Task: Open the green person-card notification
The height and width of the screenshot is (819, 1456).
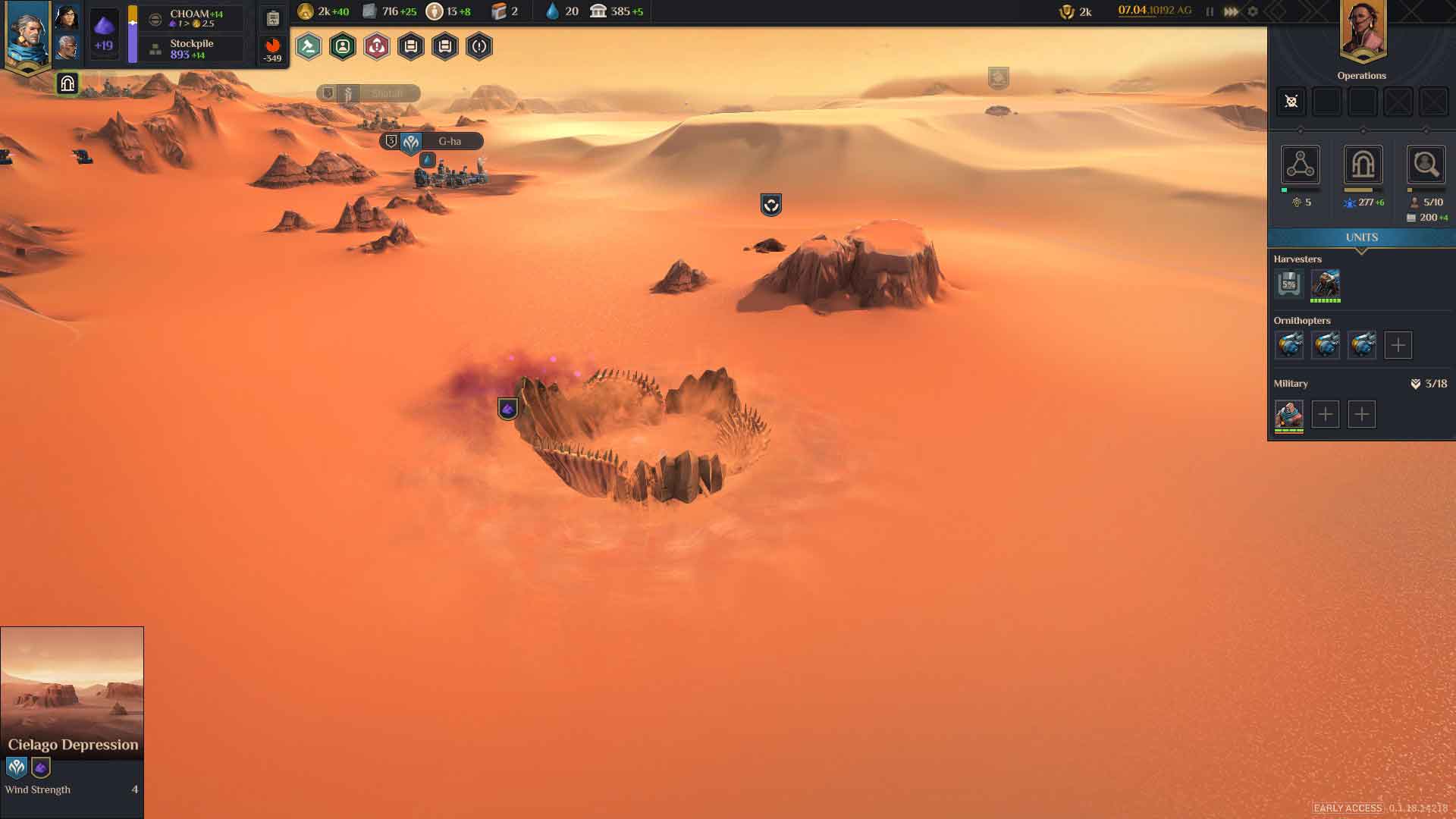Action: tap(343, 47)
